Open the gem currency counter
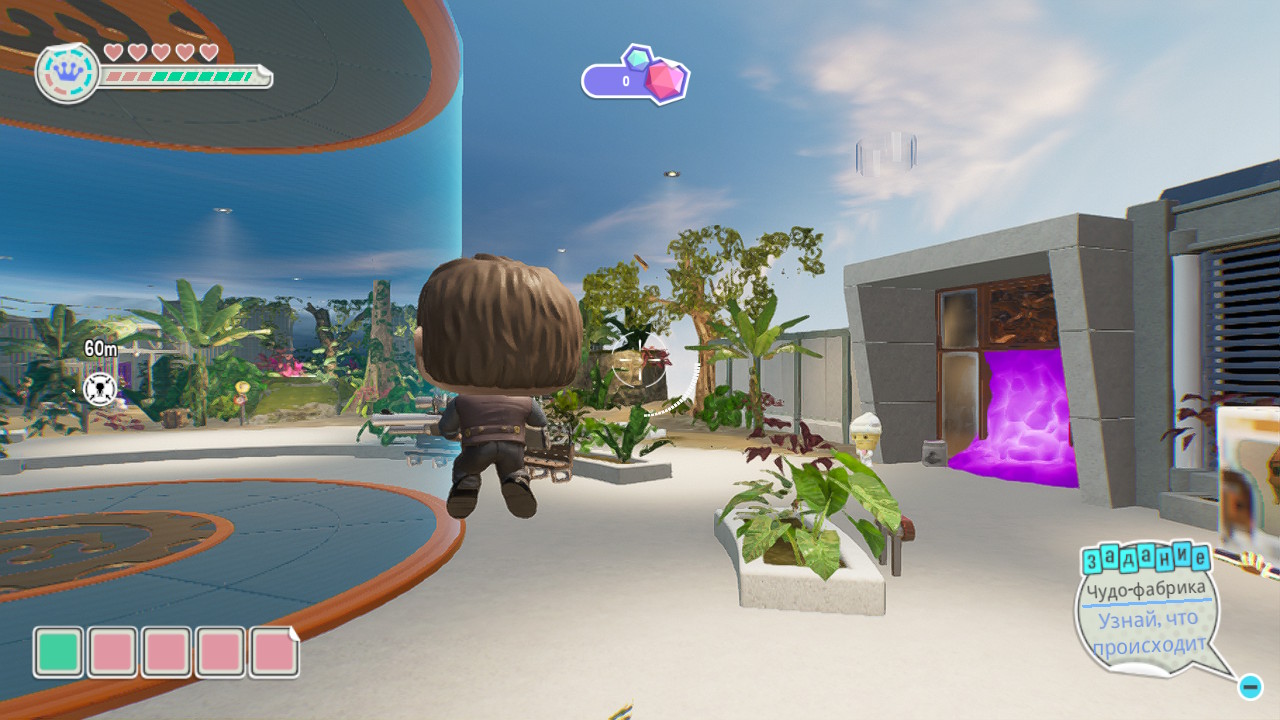 click(x=634, y=79)
